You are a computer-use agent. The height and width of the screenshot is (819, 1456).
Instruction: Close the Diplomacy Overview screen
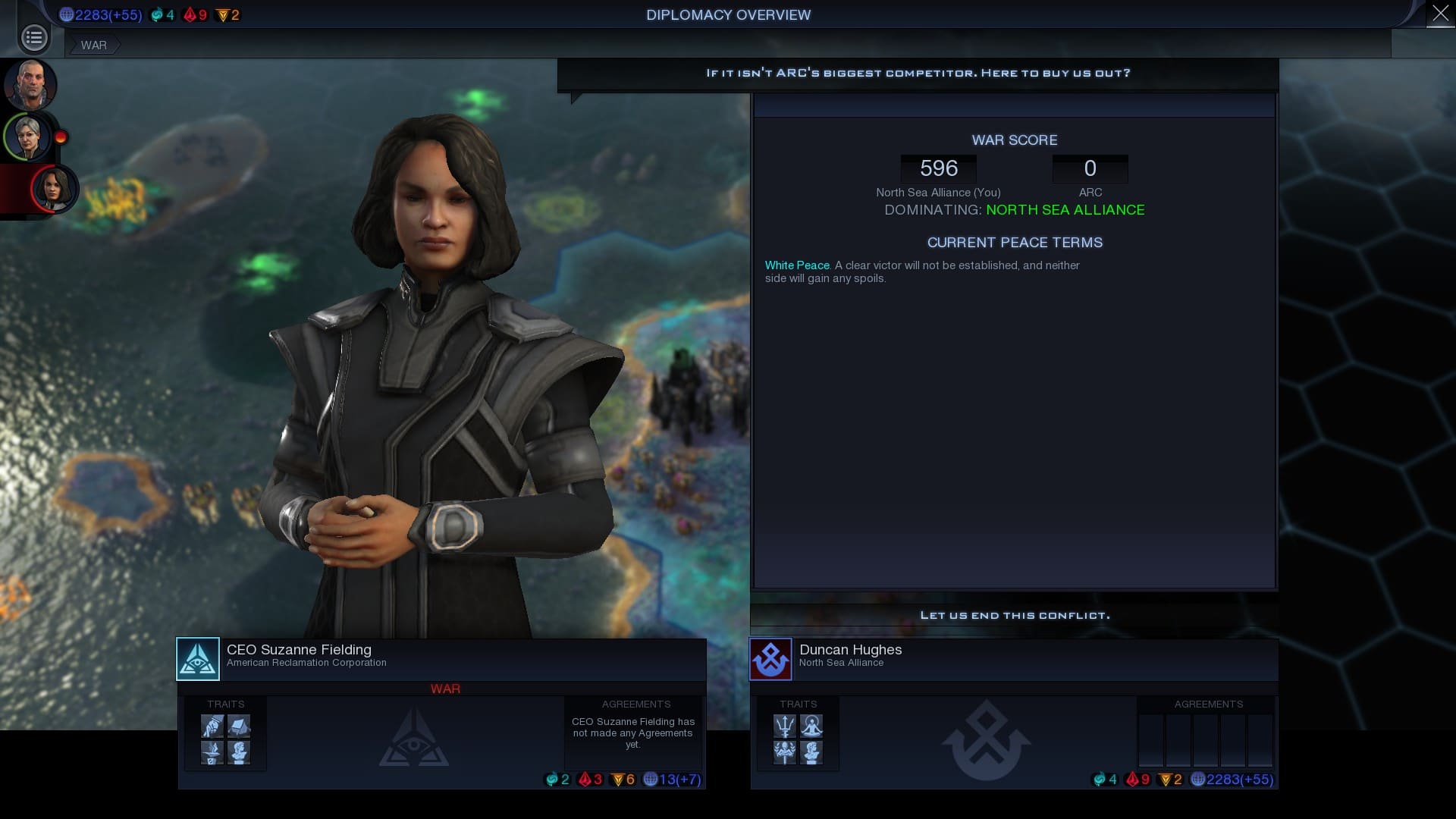point(1440,14)
